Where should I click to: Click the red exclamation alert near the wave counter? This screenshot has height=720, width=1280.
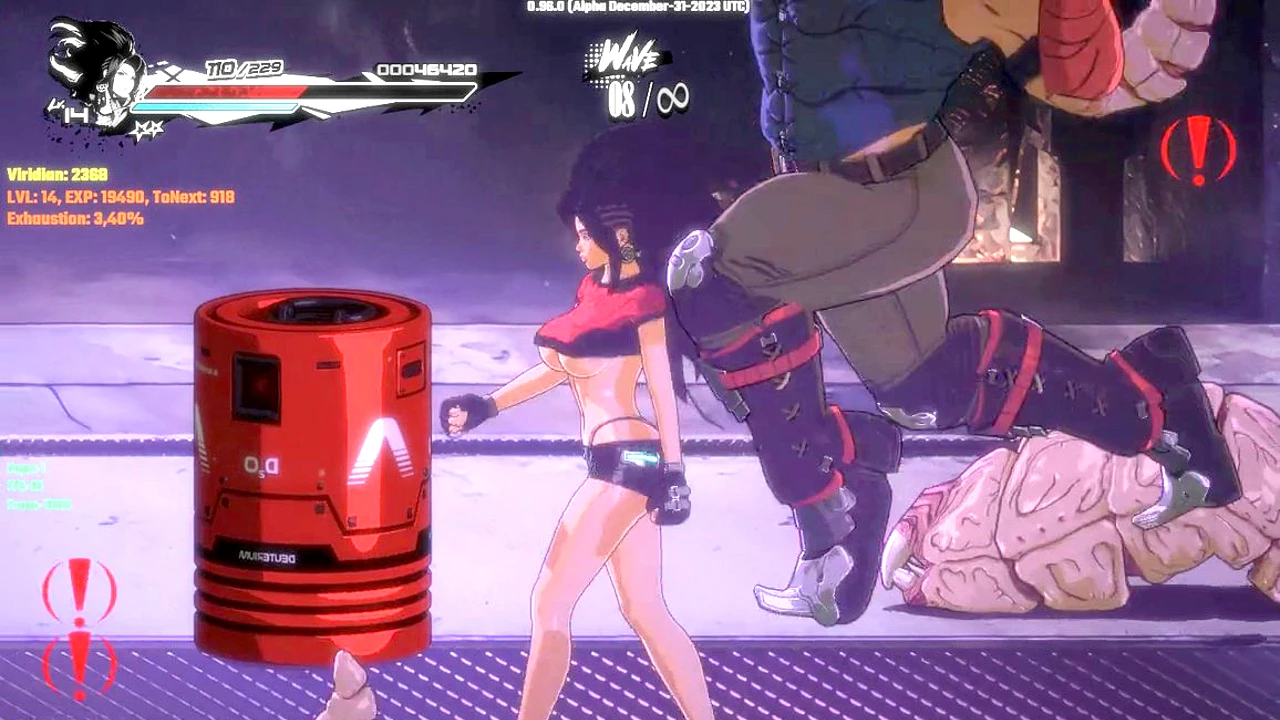pos(1198,149)
